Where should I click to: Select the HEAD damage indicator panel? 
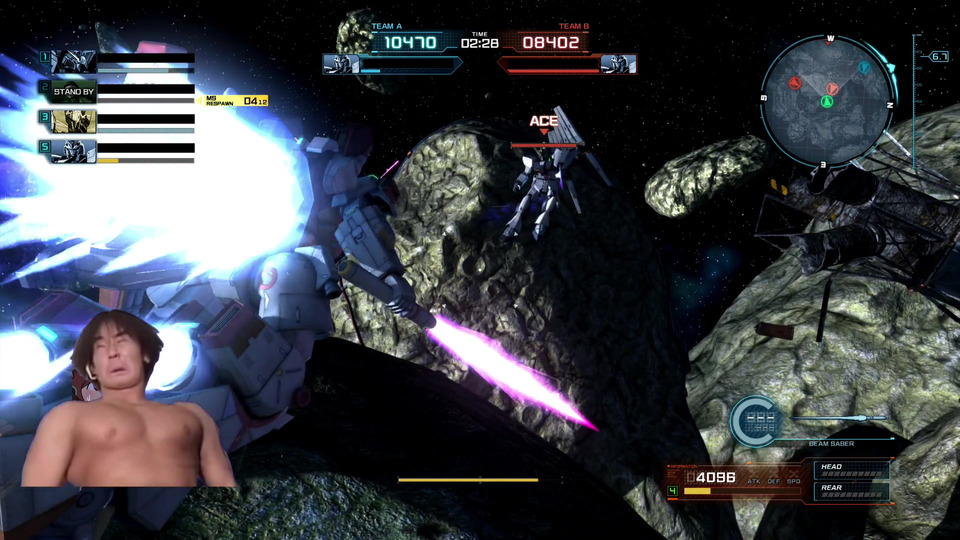(852, 468)
